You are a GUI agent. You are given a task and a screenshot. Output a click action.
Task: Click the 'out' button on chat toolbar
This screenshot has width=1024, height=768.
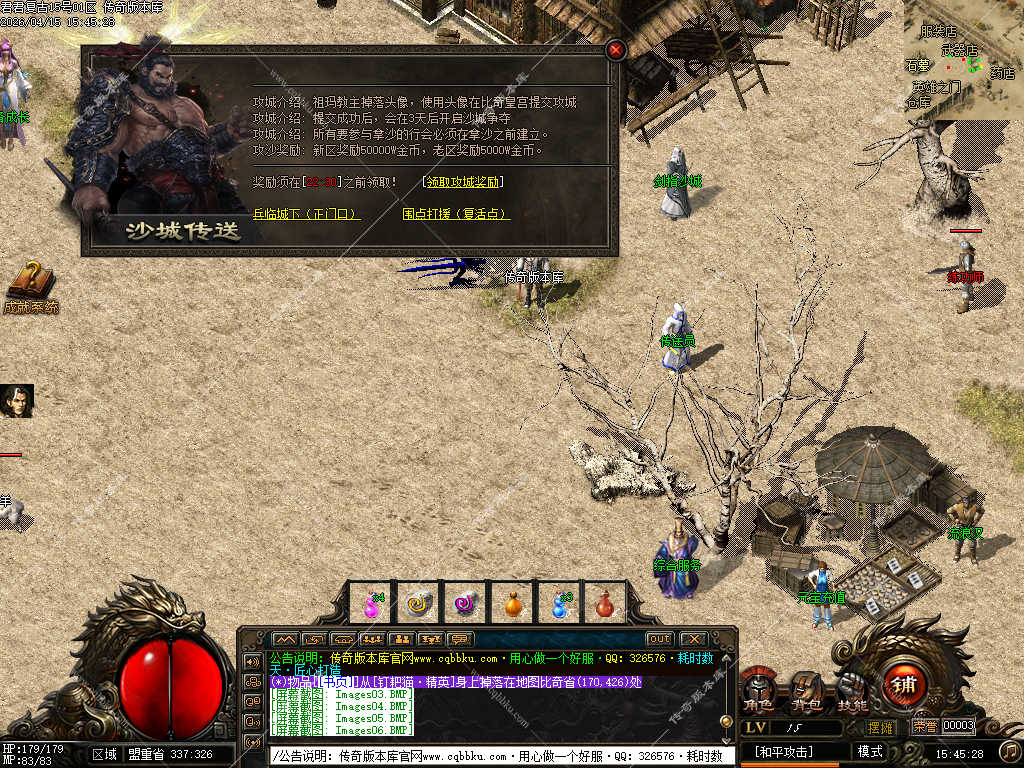point(659,639)
